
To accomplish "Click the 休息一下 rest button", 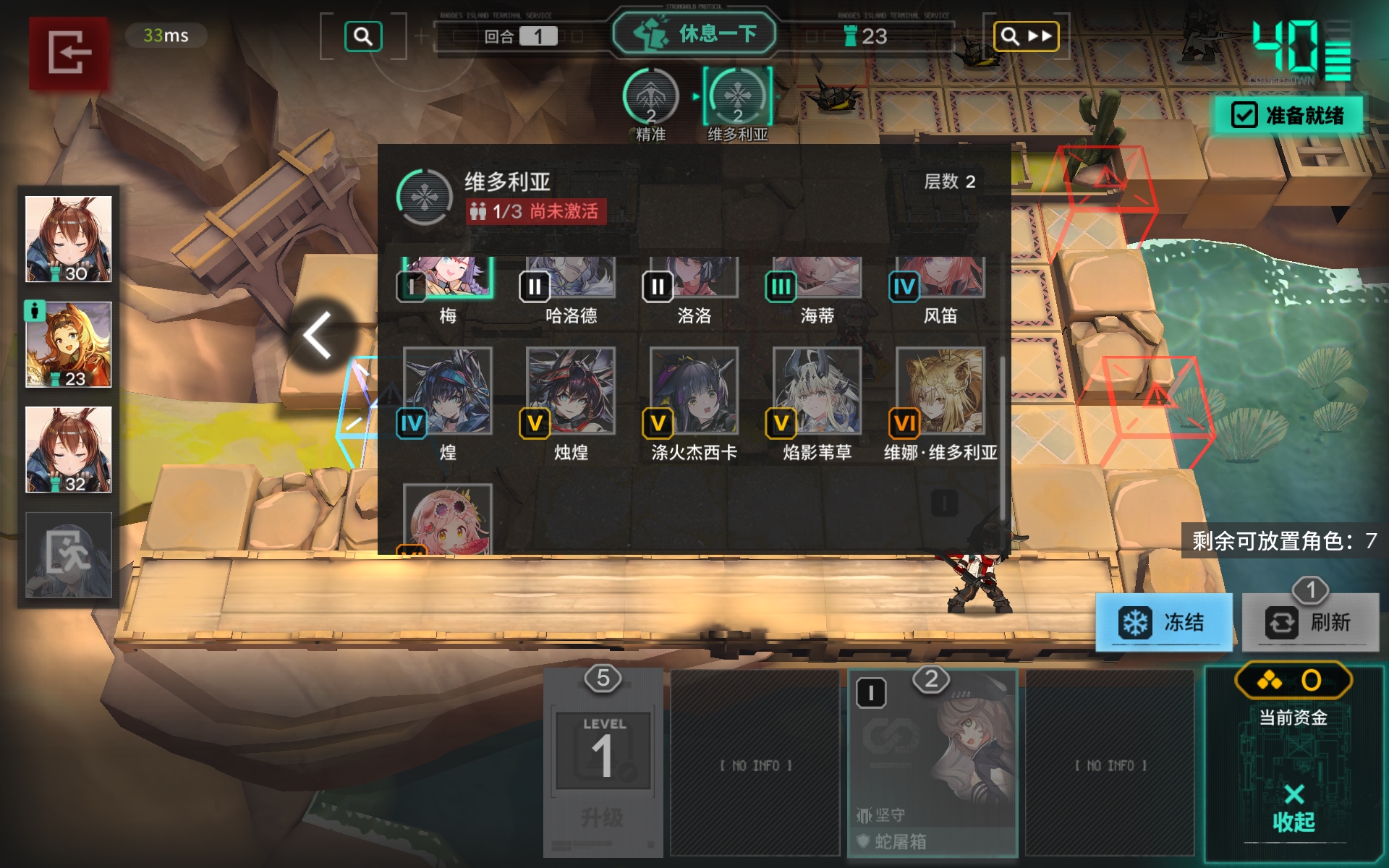I will [694, 34].
